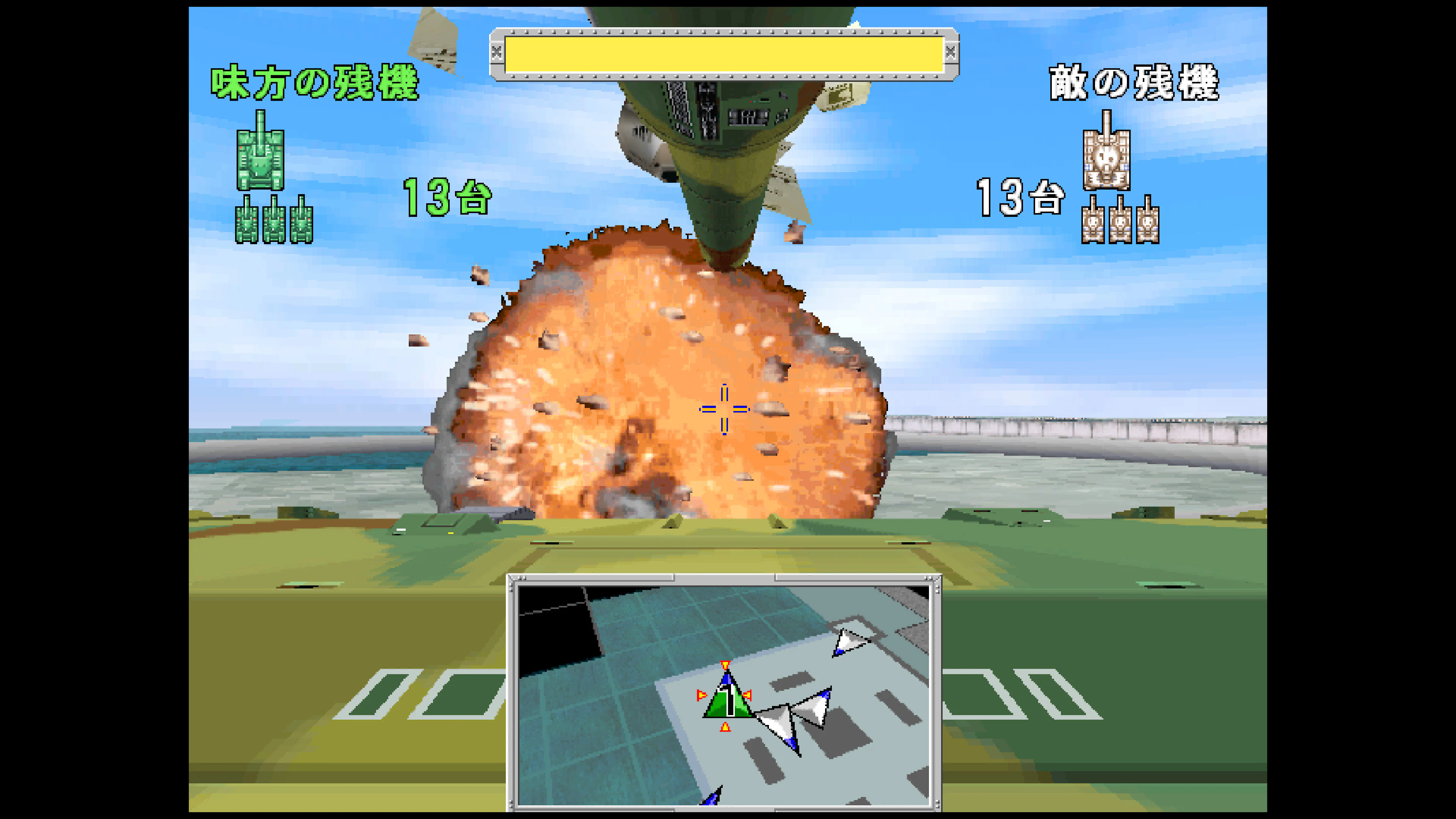
Task: Select the large tan enemy tank icon
Action: [x=1107, y=159]
